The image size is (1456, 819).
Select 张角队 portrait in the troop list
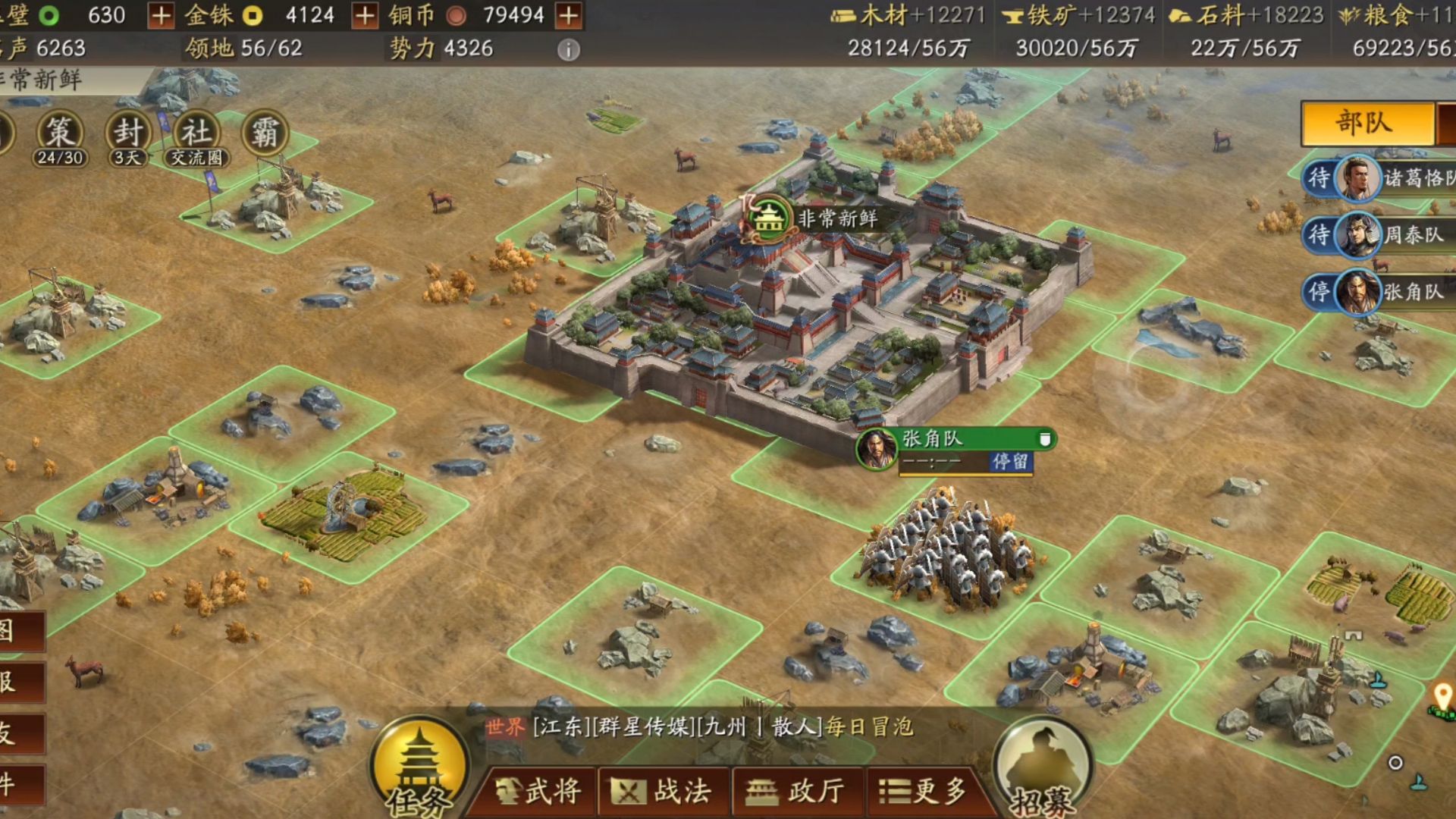coord(1358,293)
